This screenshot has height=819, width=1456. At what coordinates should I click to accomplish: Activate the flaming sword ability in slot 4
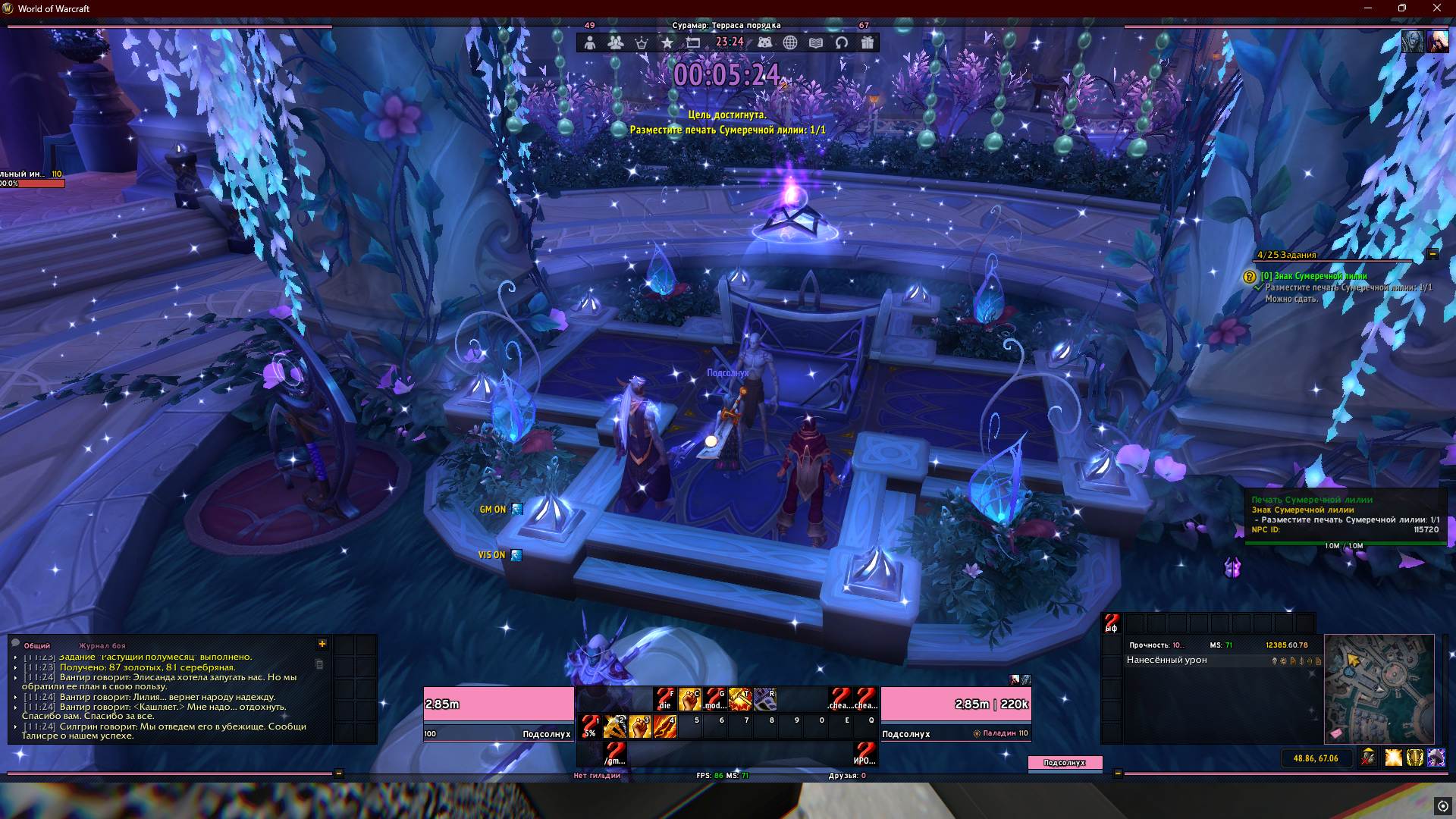pos(665,726)
